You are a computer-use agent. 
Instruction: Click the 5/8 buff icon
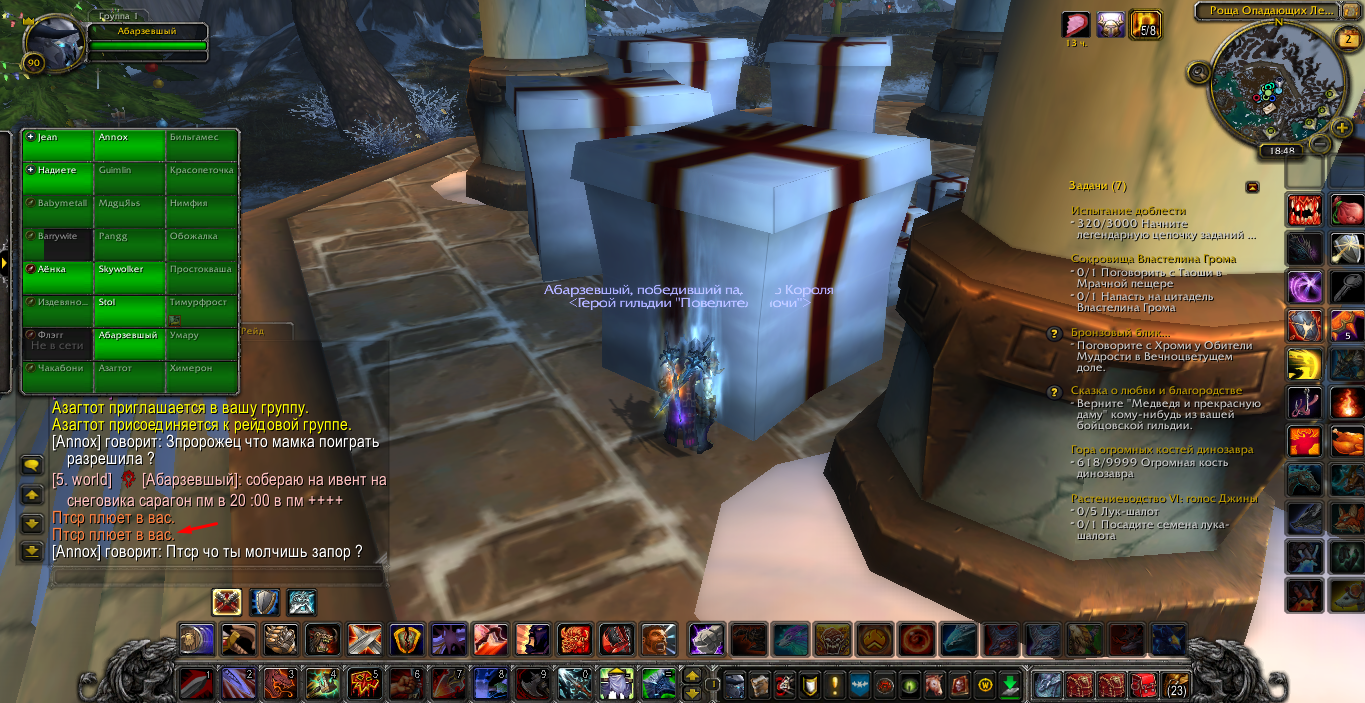tap(1144, 25)
